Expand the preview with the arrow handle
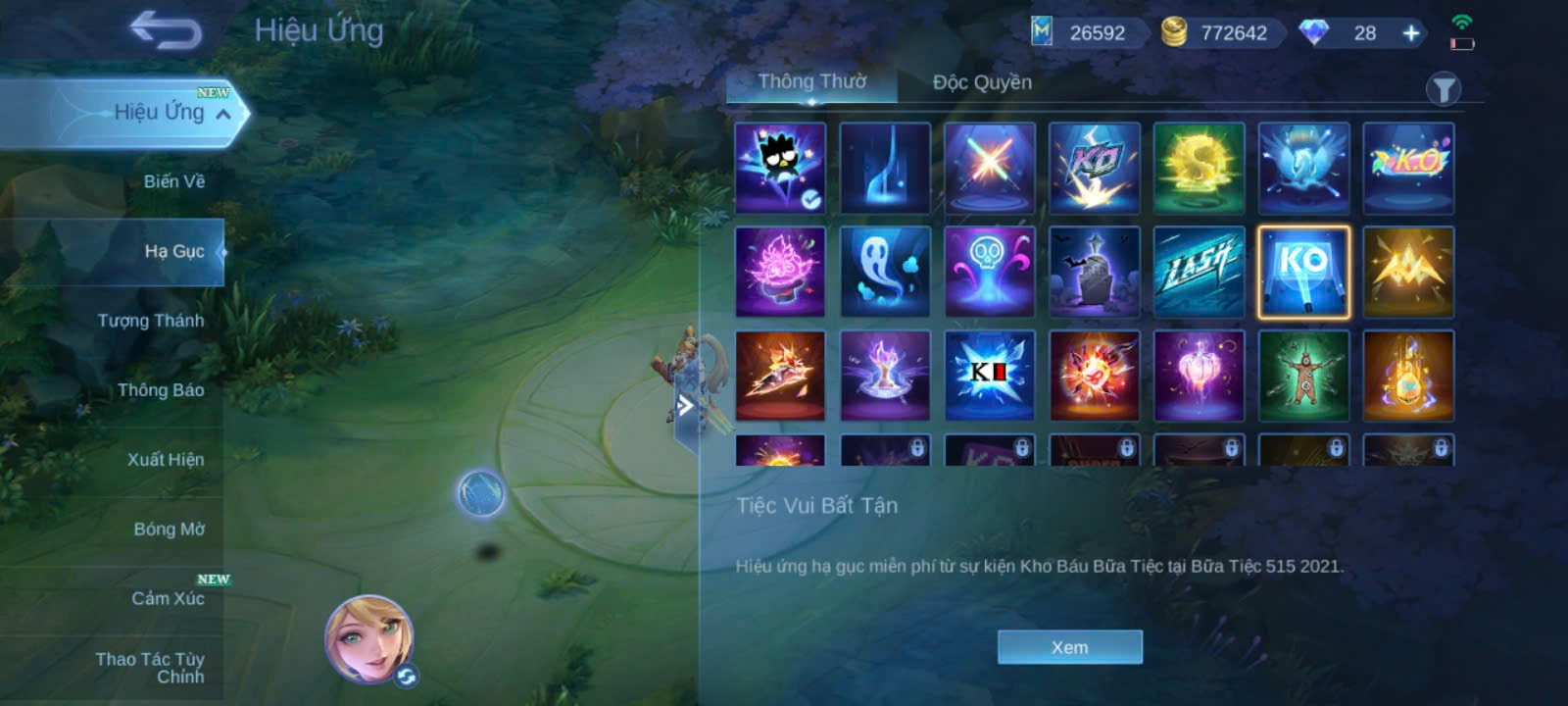This screenshot has height=706, width=1568. pos(686,406)
